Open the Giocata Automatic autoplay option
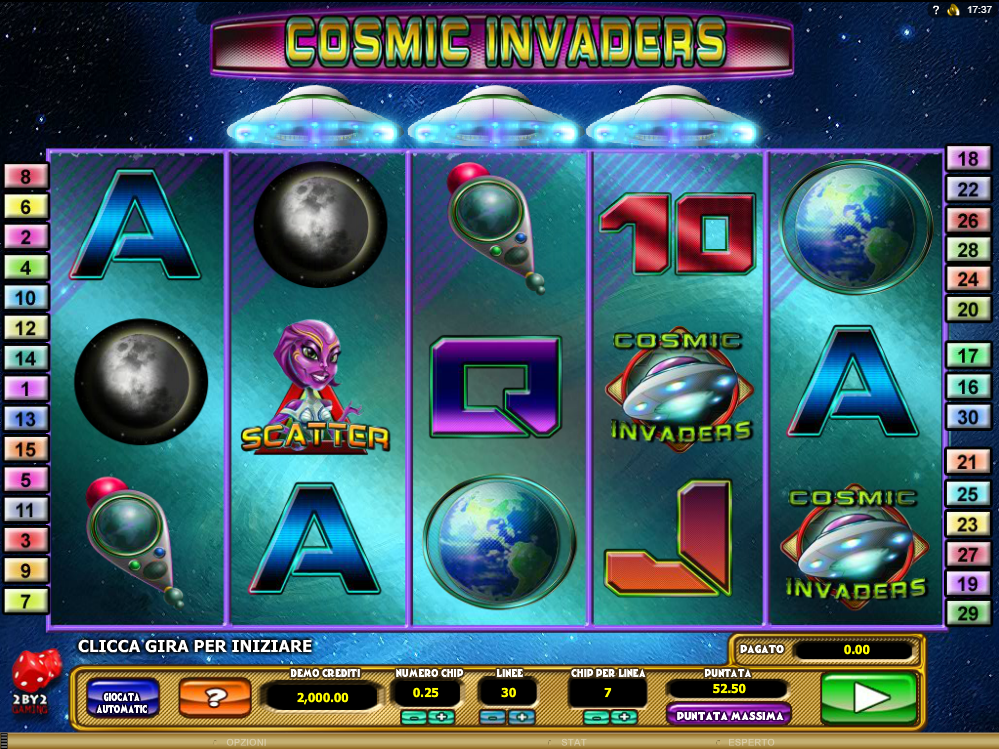This screenshot has height=749, width=999. coord(122,698)
